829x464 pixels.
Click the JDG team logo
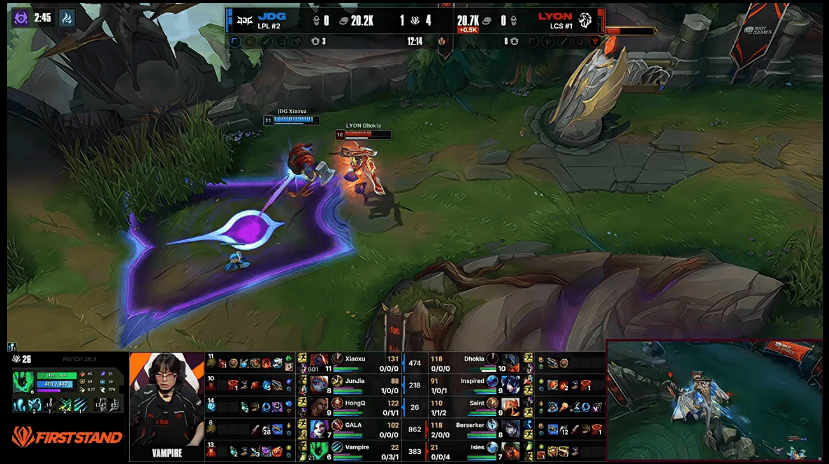point(243,18)
